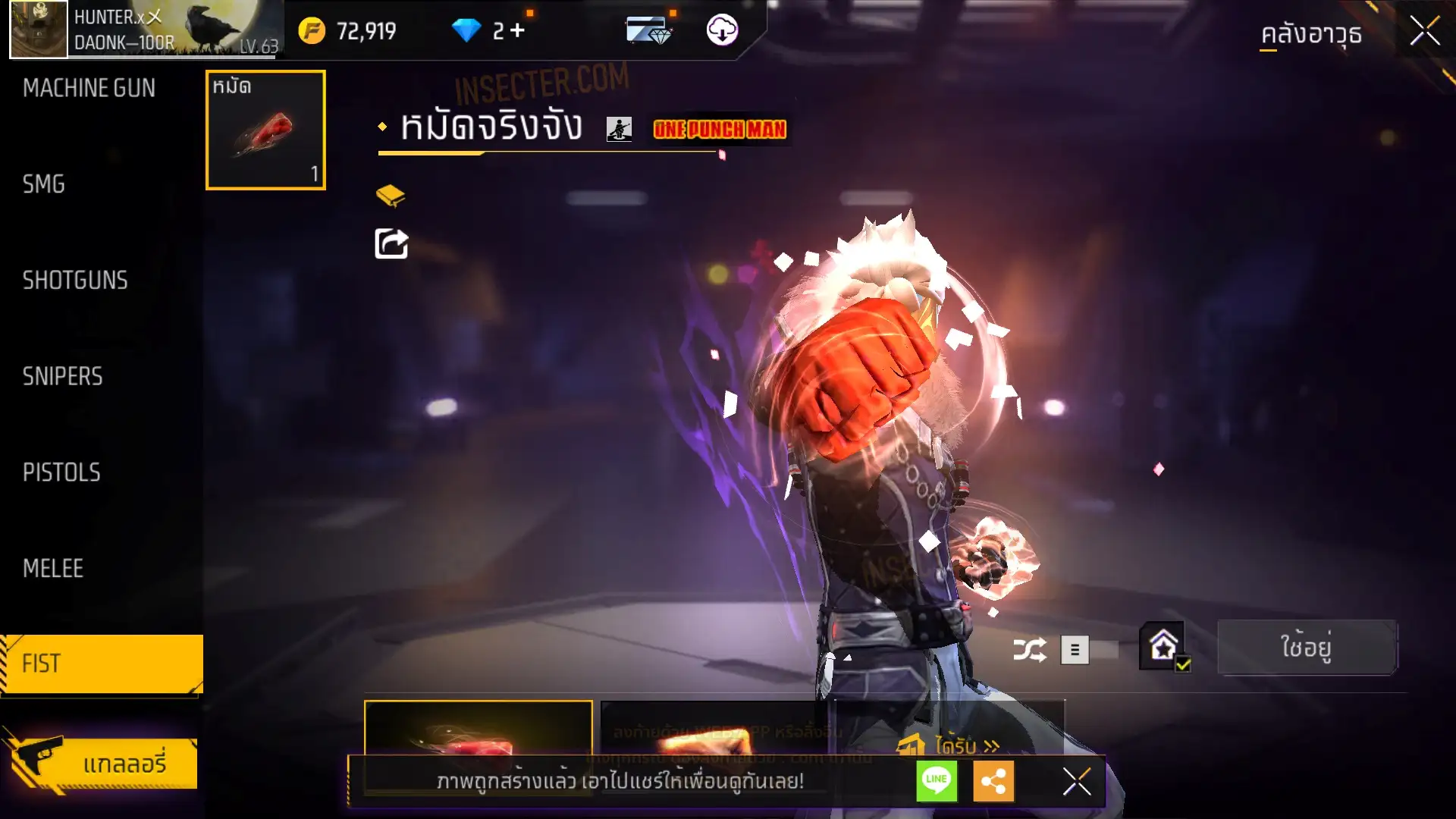Select the red fist skin thumbnail
1456x819 pixels.
click(265, 130)
